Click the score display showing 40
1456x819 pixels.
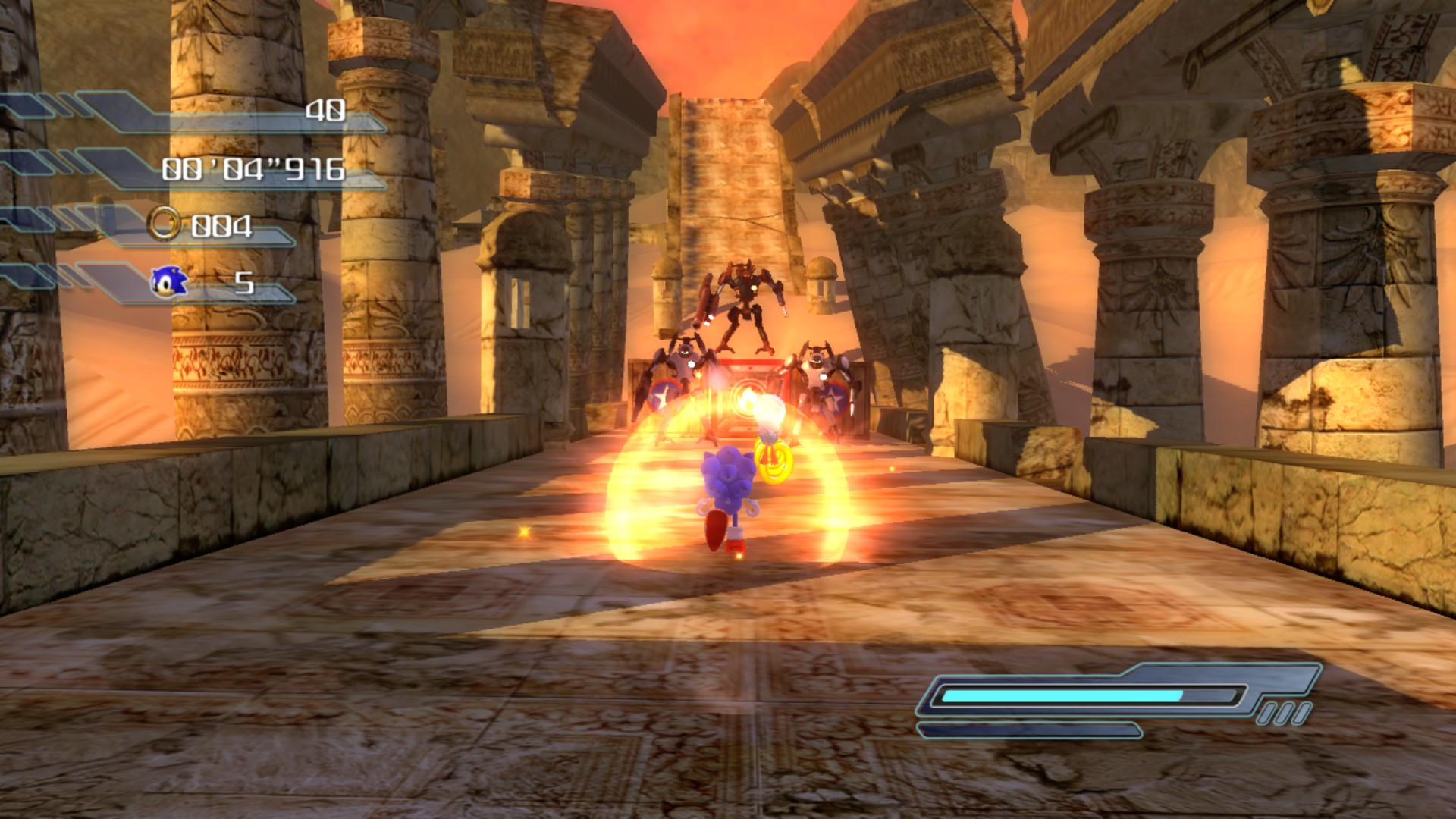(x=325, y=112)
